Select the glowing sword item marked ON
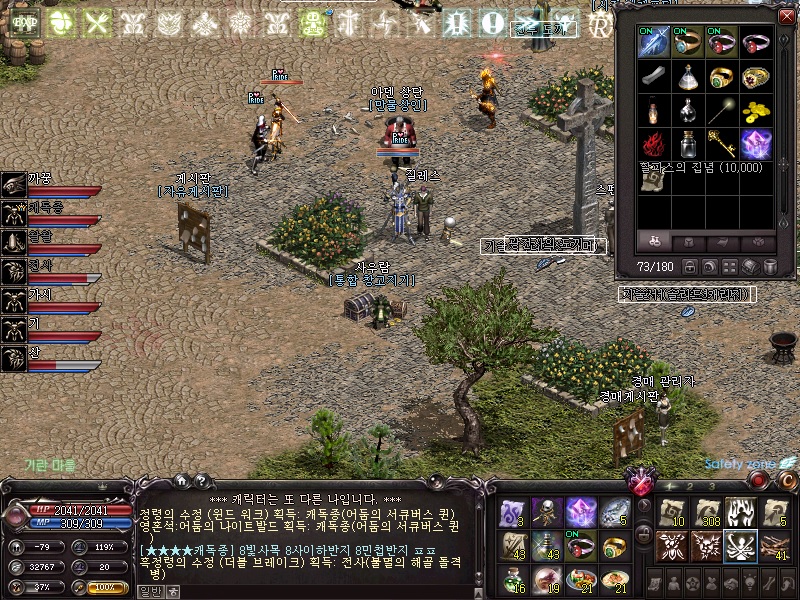 654,43
